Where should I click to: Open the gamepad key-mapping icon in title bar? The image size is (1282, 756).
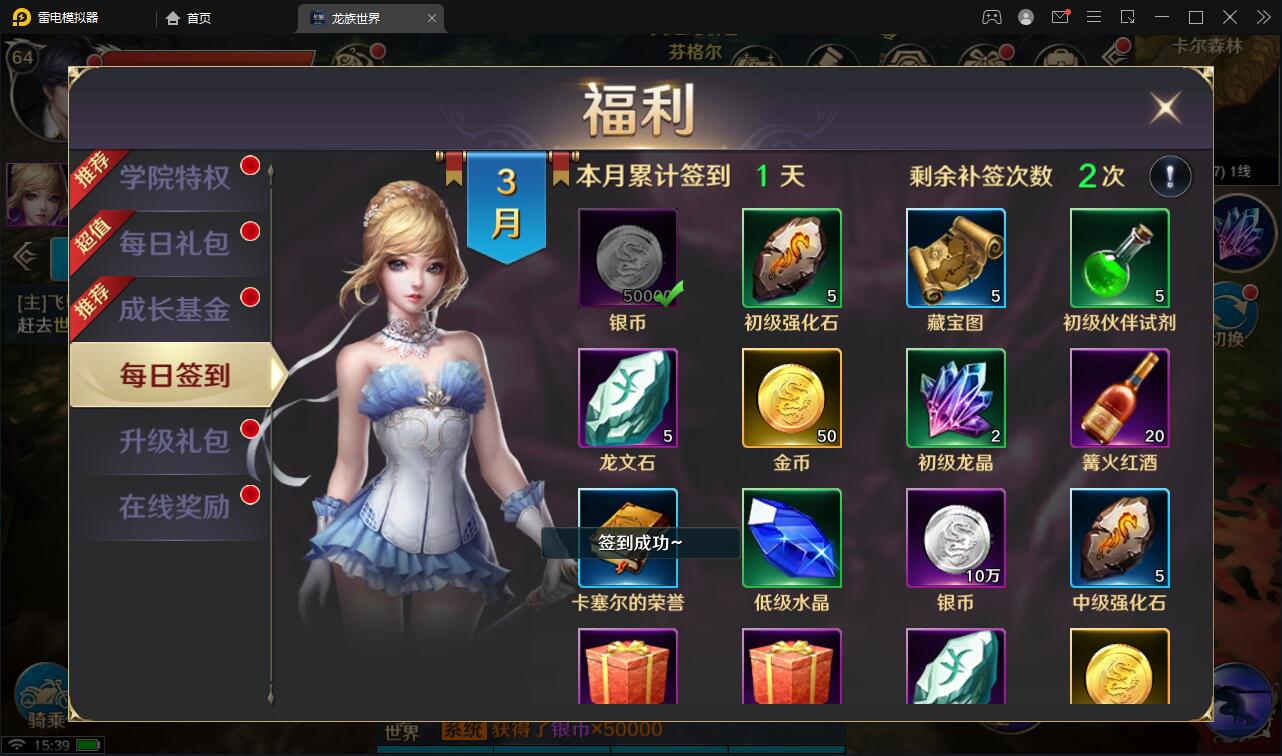click(x=992, y=17)
